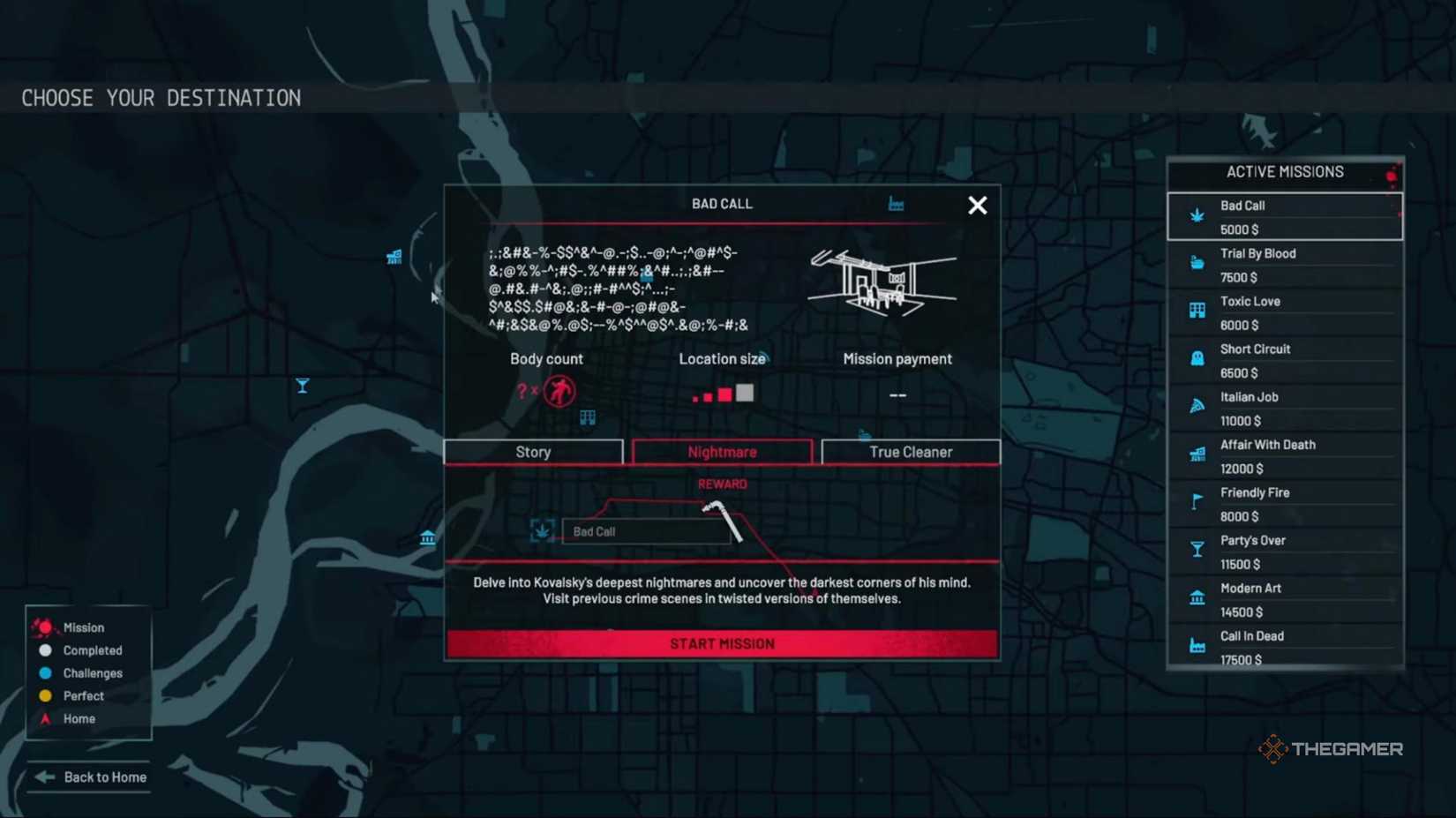Select the ghost icon for Short Circuit
The height and width of the screenshot is (818, 1456).
1197,356
